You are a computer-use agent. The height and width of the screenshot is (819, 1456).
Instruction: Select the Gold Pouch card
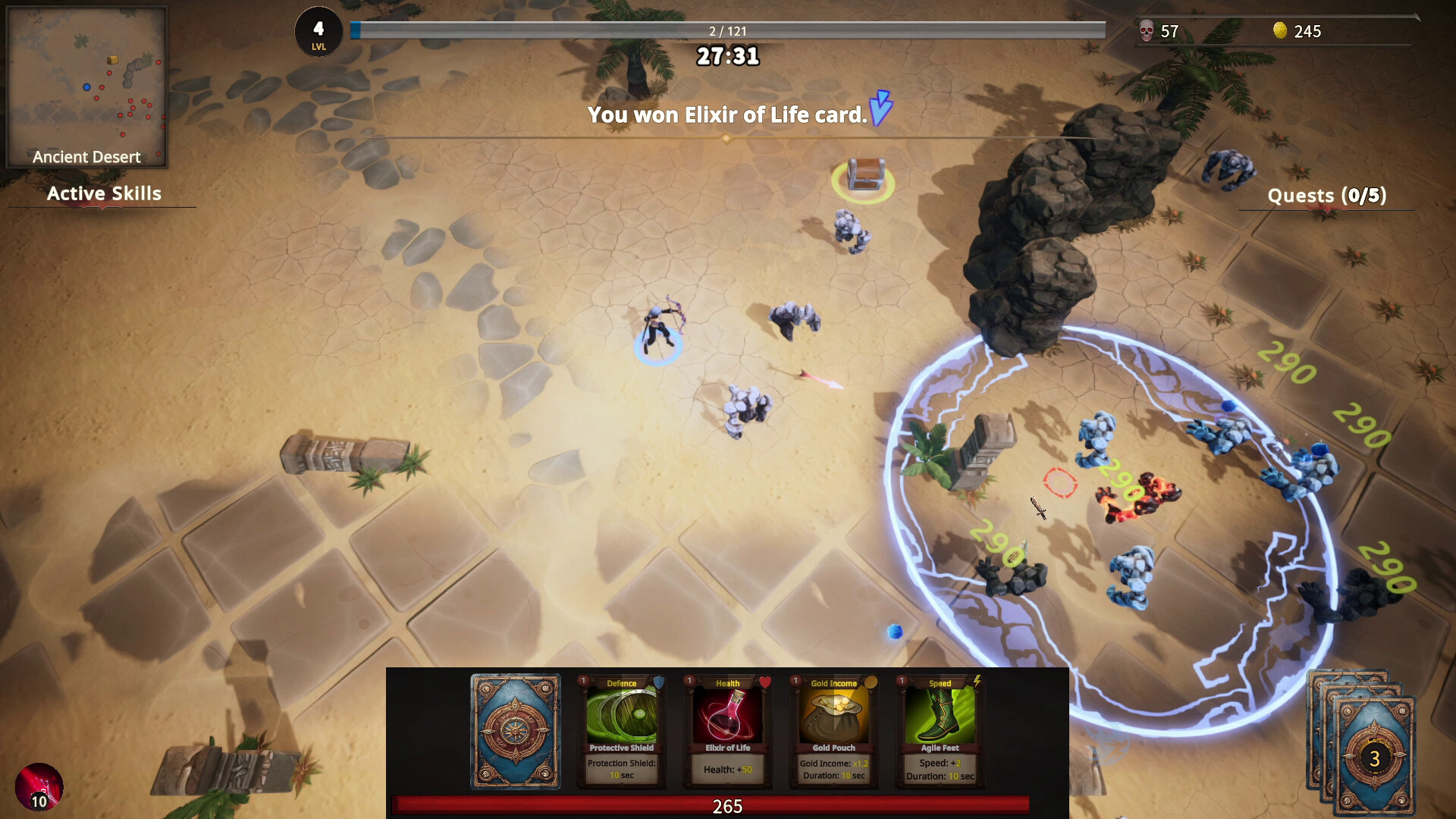click(x=833, y=730)
